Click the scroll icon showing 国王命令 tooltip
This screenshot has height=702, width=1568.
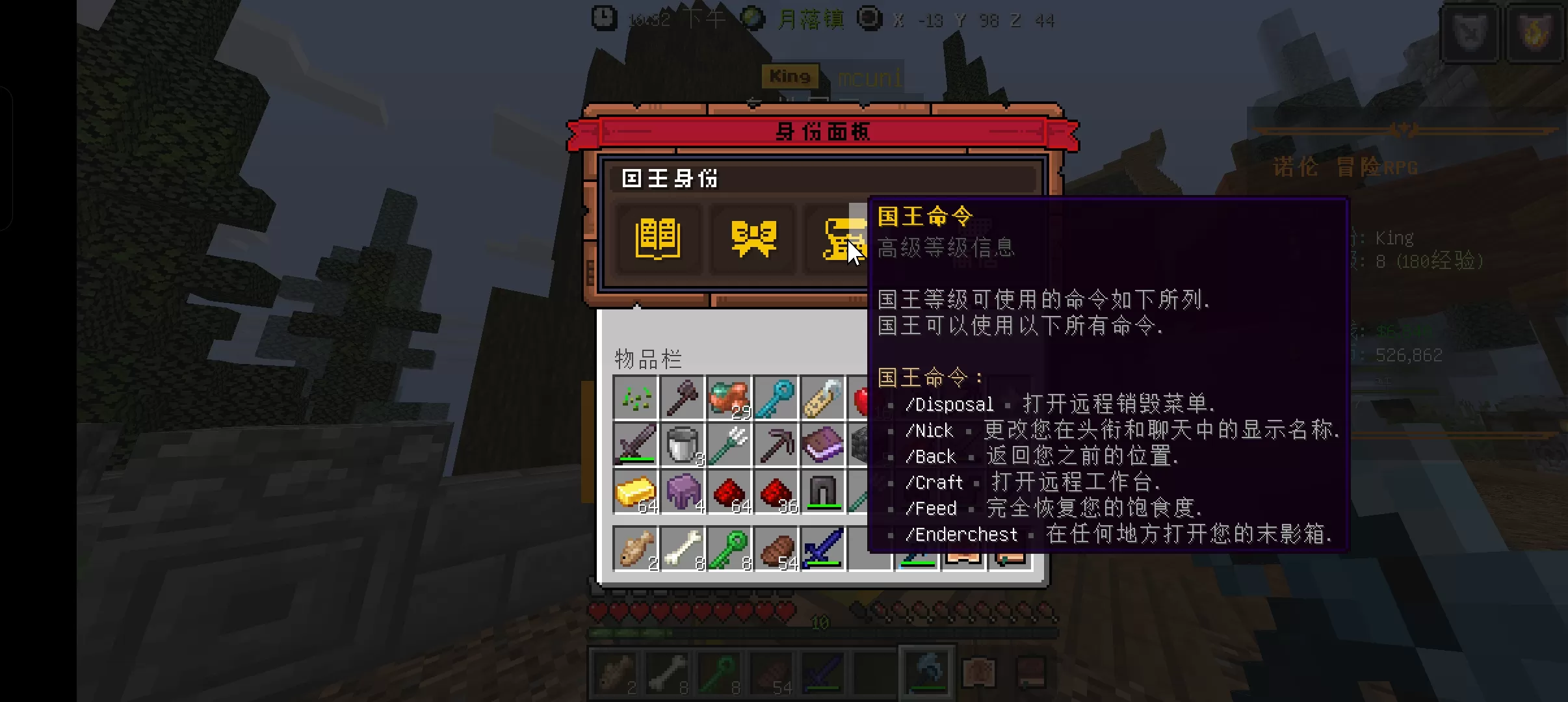point(845,239)
